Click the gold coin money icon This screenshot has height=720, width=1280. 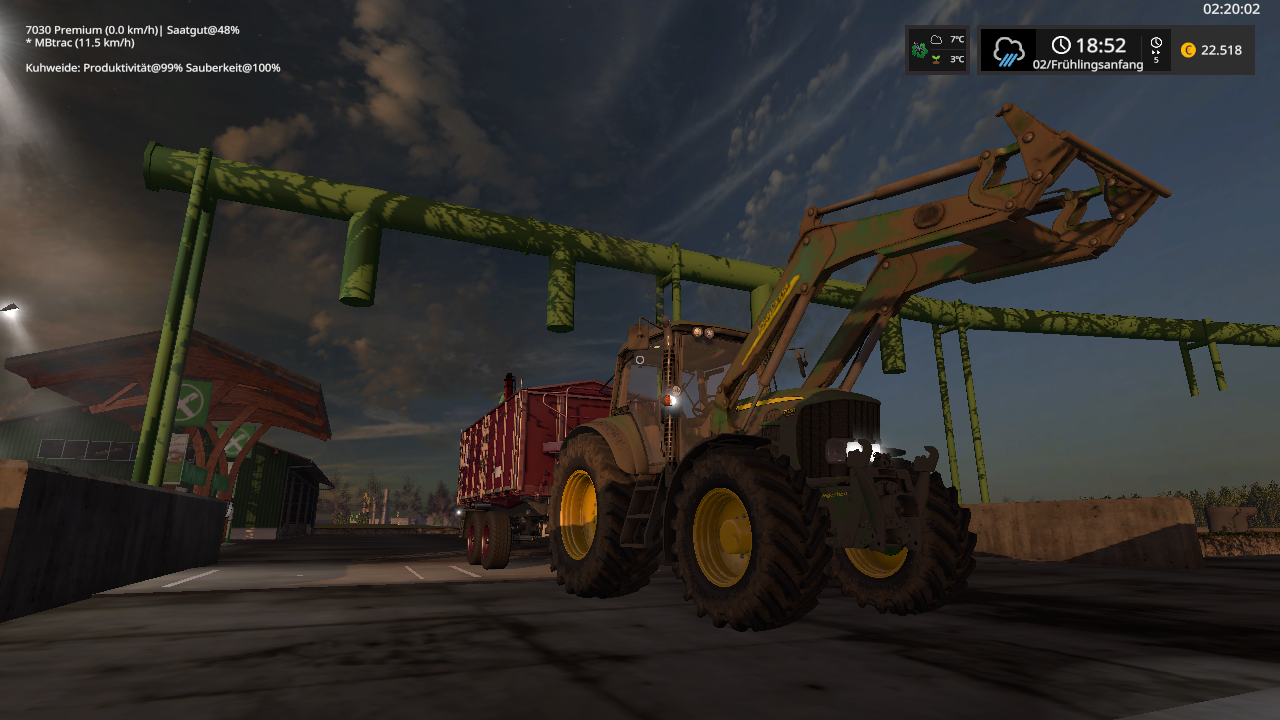(1188, 50)
